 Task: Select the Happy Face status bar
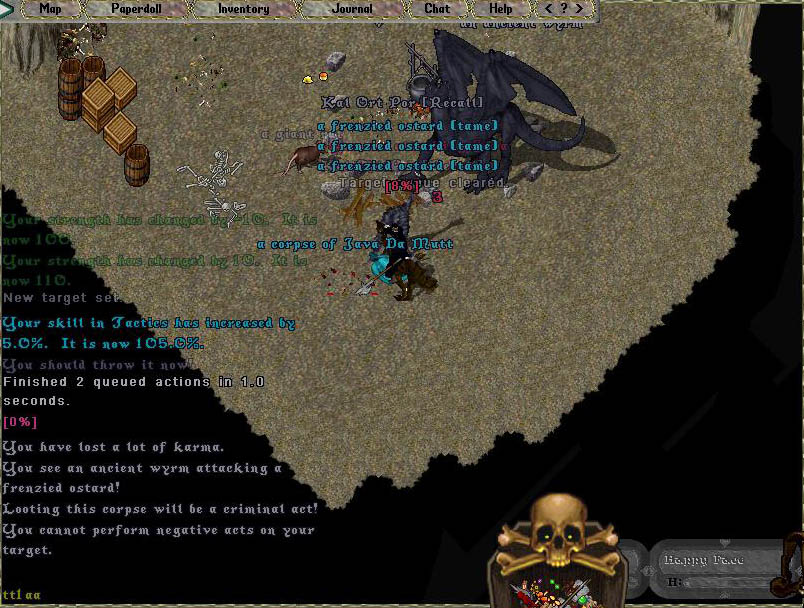(x=717, y=568)
